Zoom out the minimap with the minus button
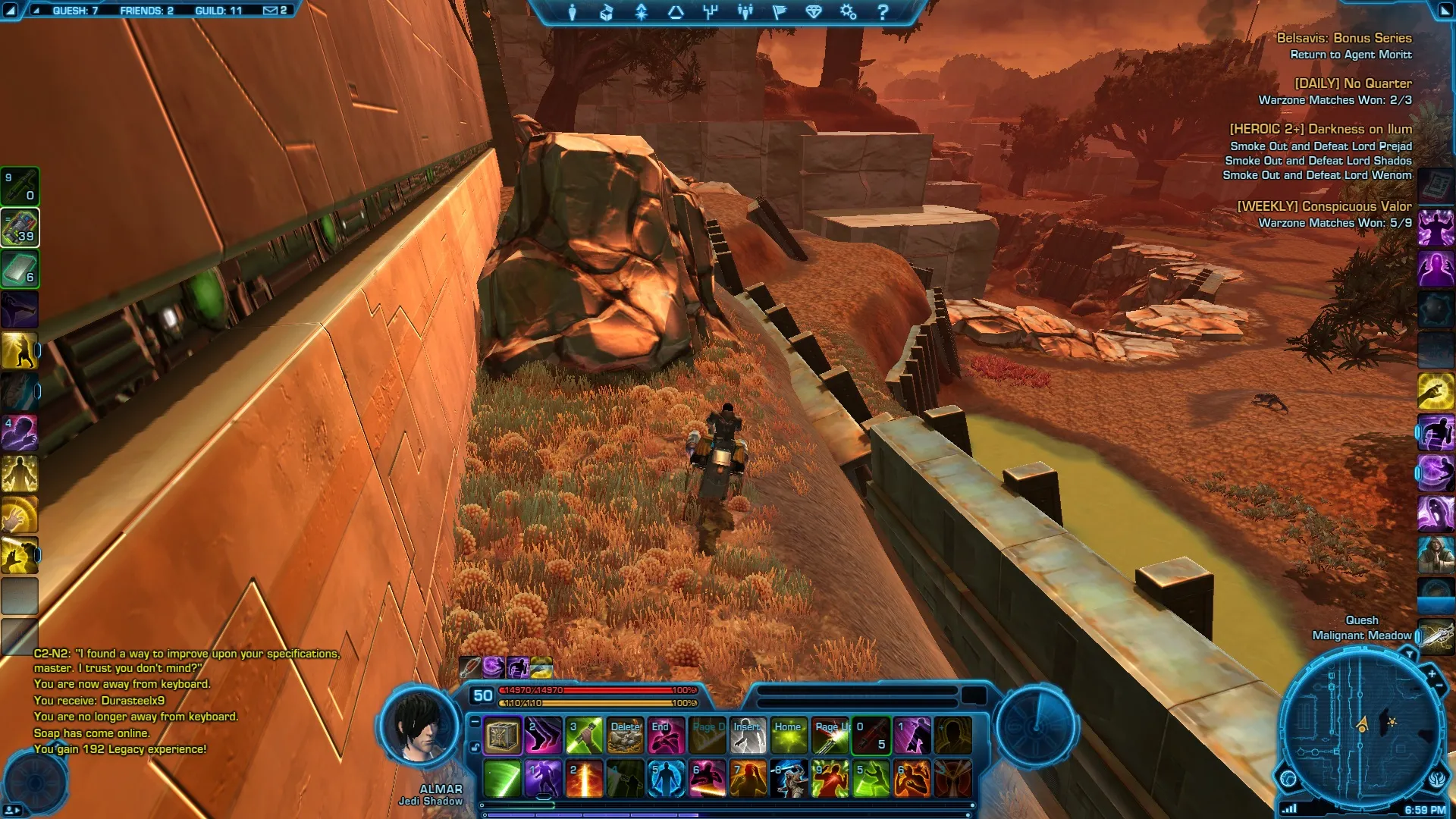 pyautogui.click(x=1439, y=686)
